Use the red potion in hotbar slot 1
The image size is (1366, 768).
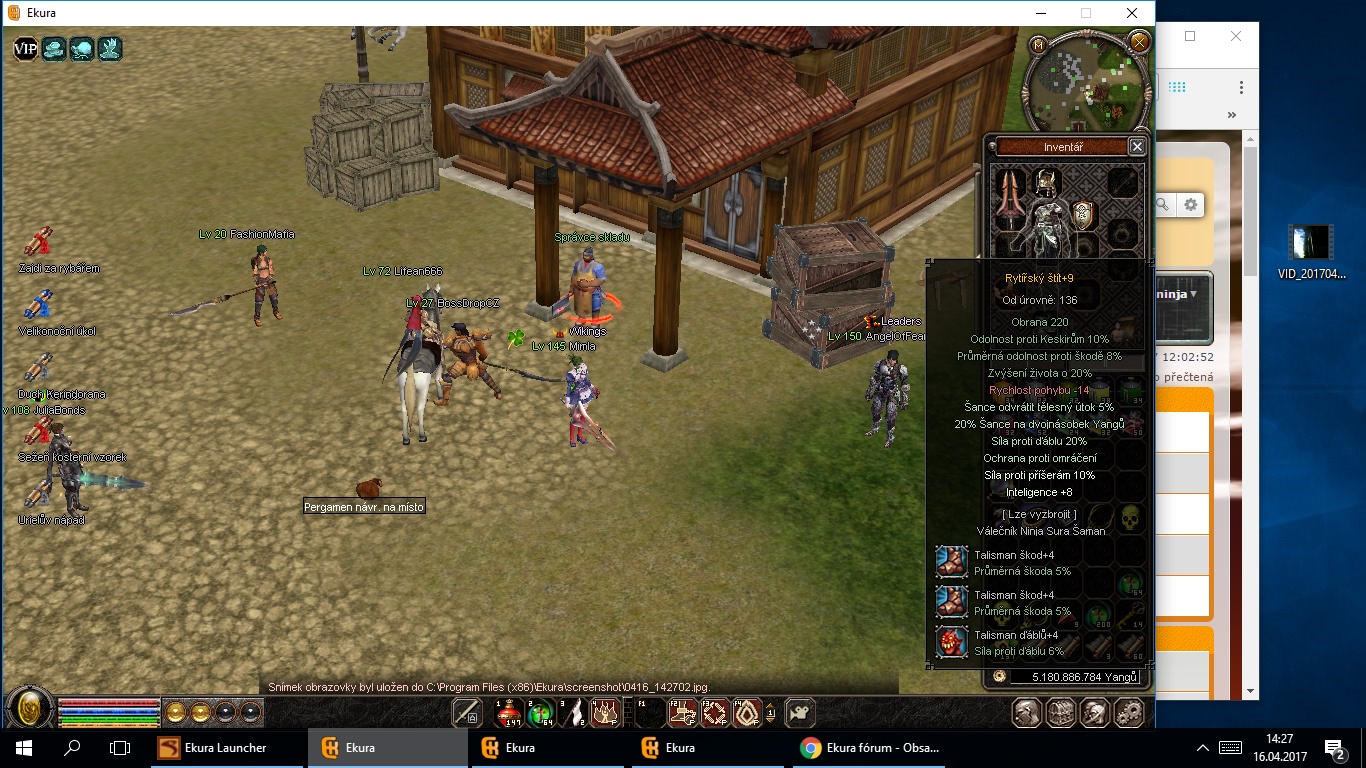click(510, 713)
